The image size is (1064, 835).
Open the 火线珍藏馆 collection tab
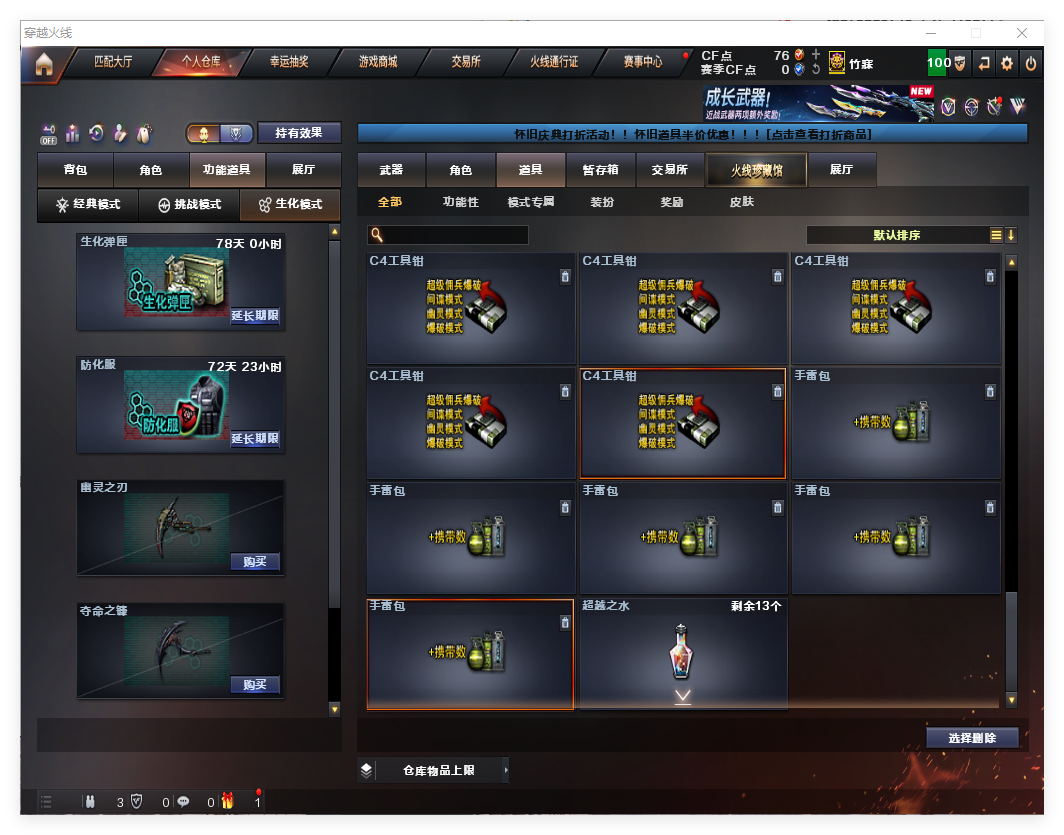(x=756, y=170)
